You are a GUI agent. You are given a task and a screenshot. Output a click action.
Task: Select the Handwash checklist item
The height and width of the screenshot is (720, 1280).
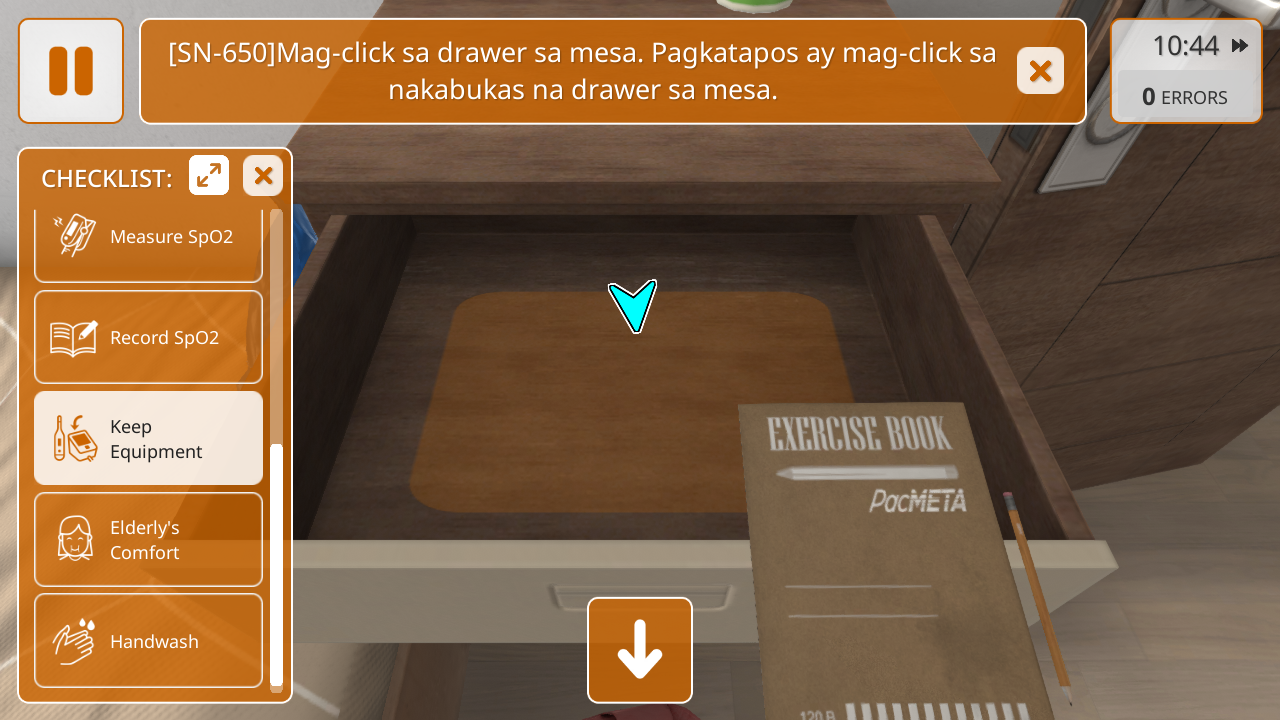(148, 641)
